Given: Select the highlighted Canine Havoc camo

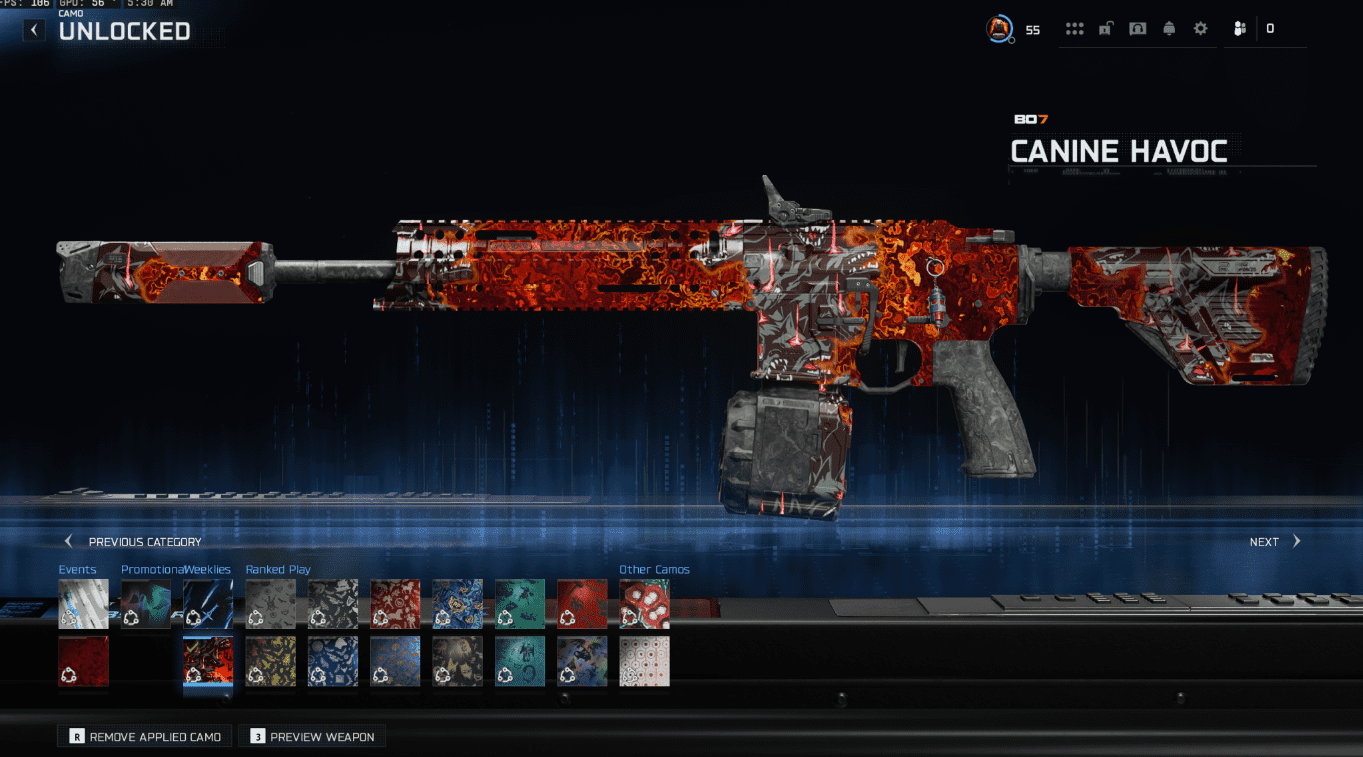Looking at the screenshot, I should click(208, 661).
